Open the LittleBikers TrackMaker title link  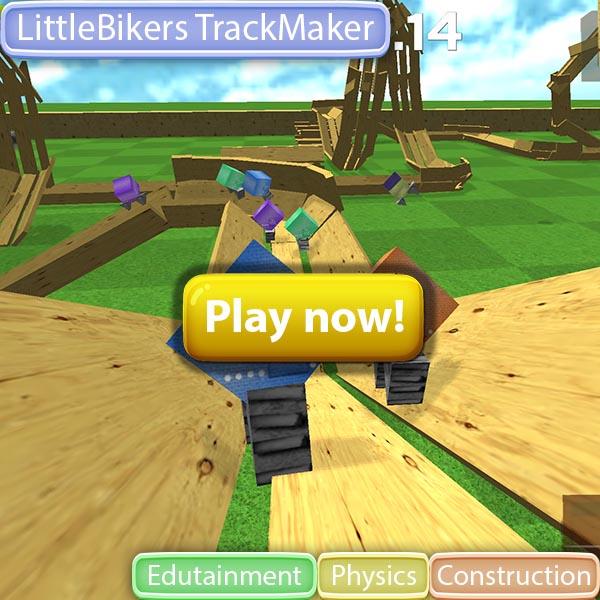click(195, 29)
